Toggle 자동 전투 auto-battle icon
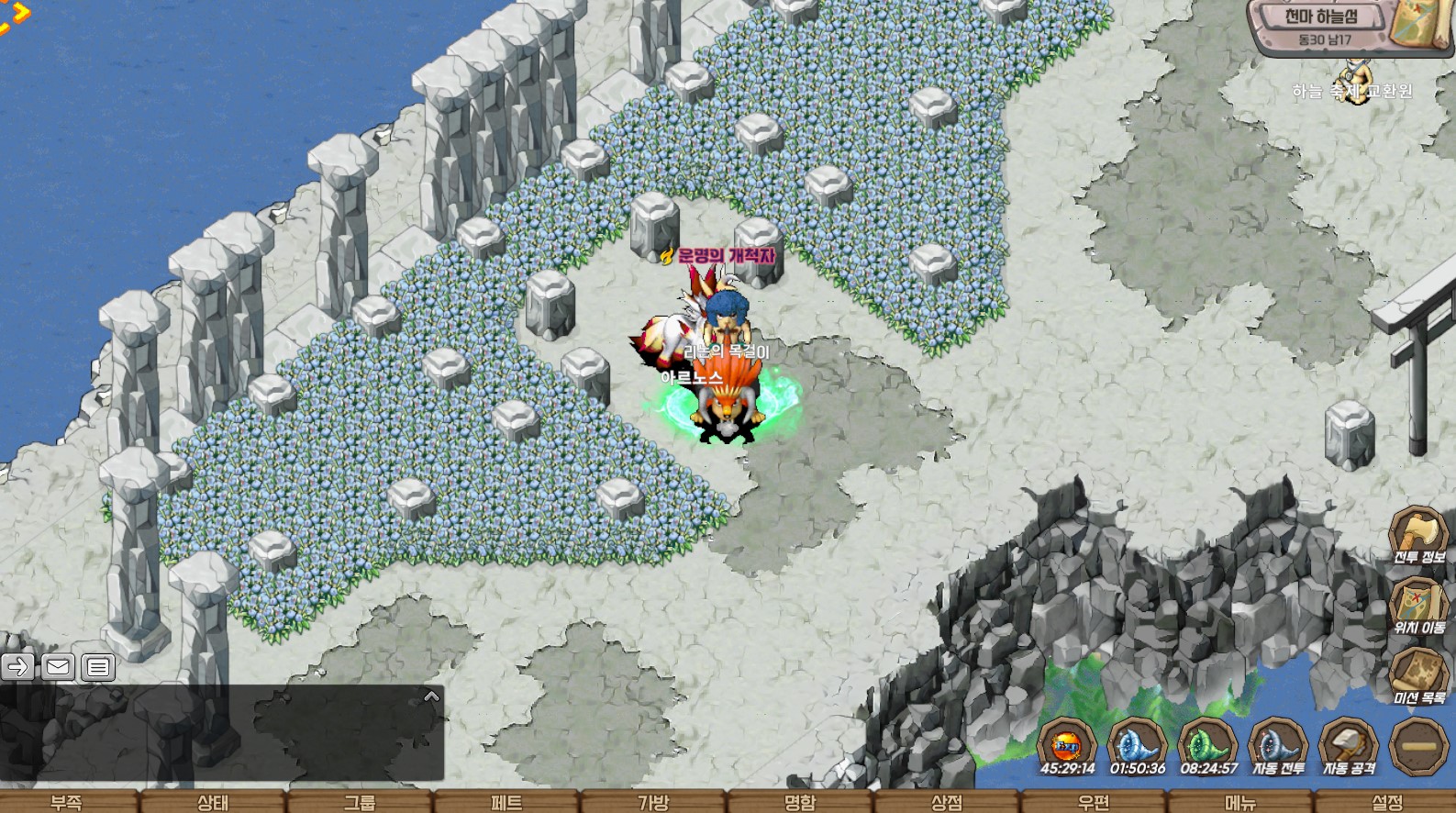Viewport: 1456px width, 813px height. click(x=1278, y=744)
